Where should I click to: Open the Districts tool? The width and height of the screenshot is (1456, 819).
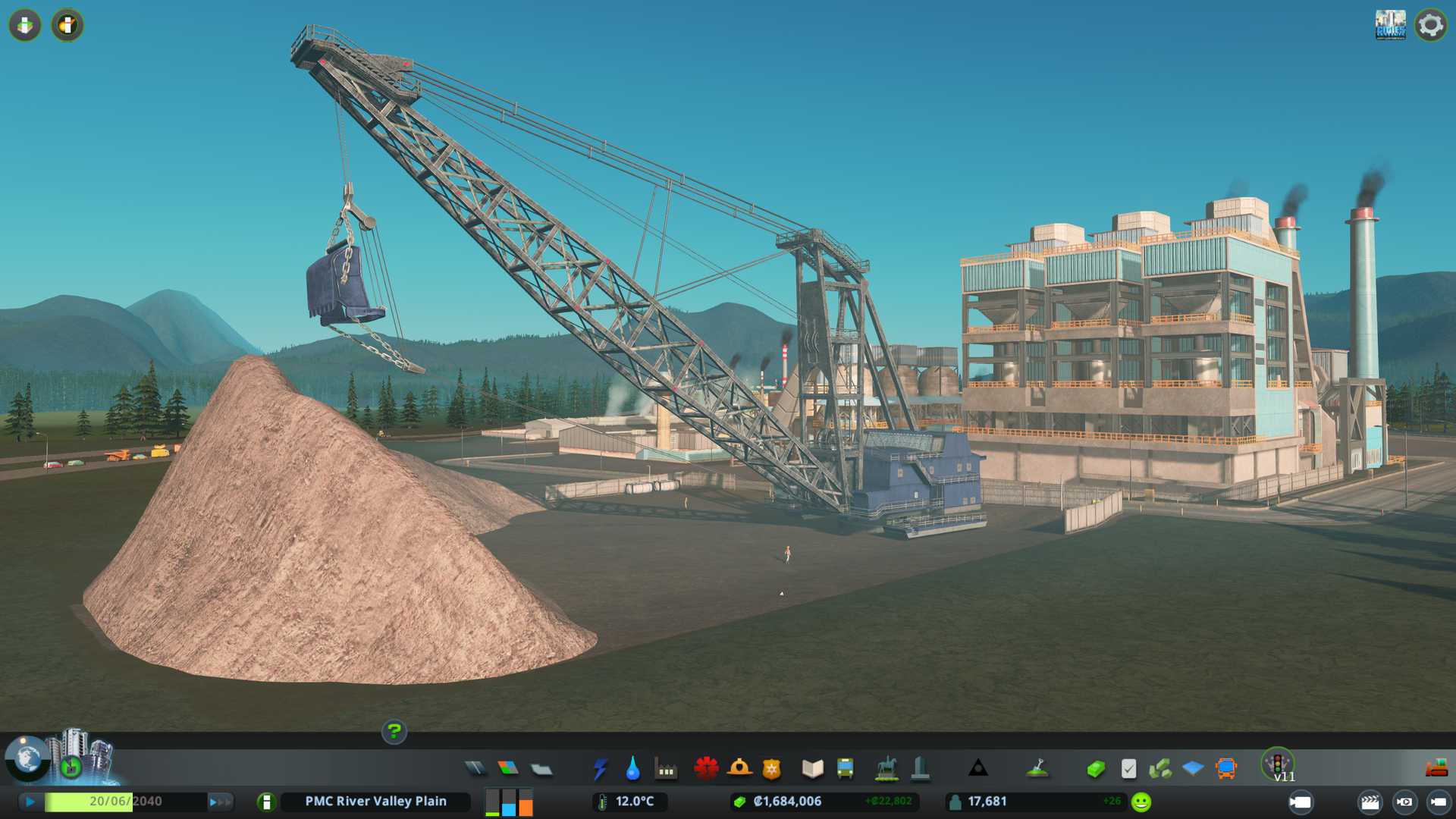pos(541,769)
